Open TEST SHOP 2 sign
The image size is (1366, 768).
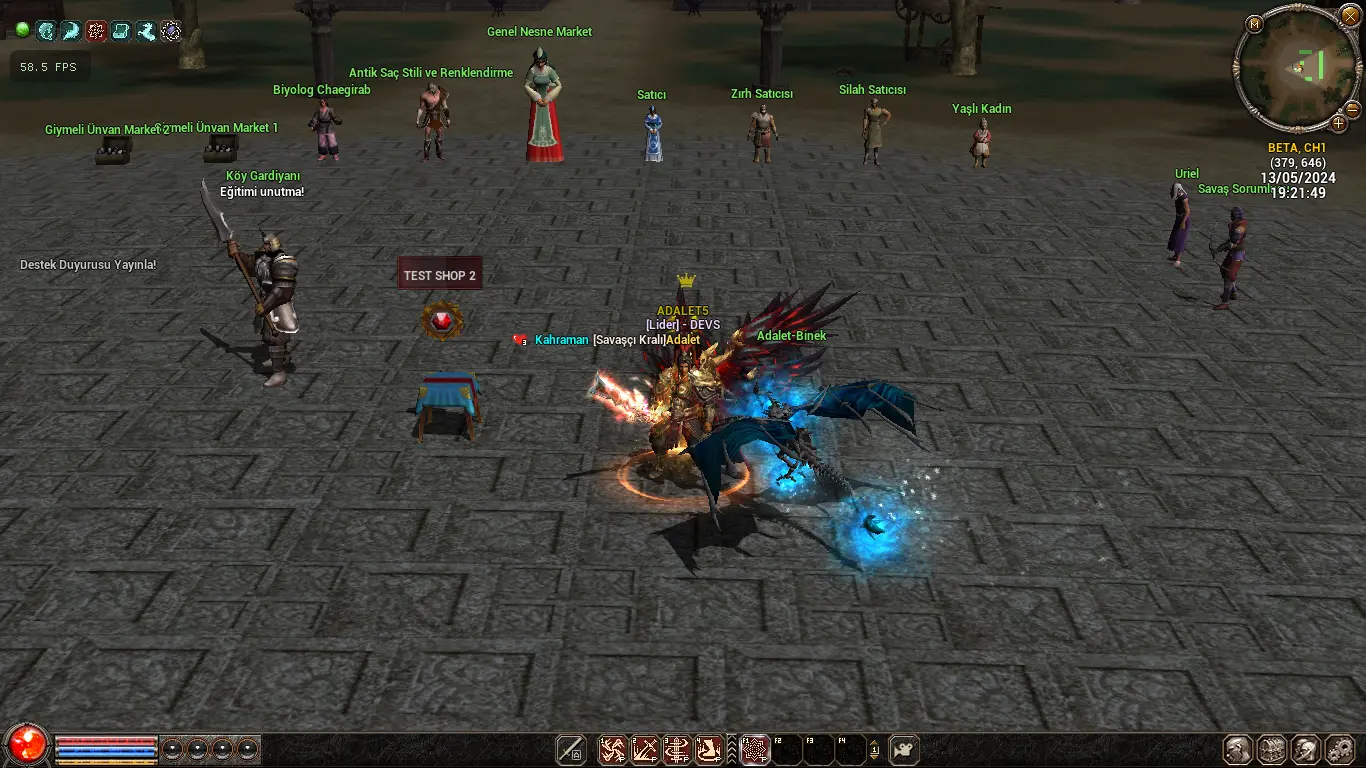pyautogui.click(x=440, y=275)
